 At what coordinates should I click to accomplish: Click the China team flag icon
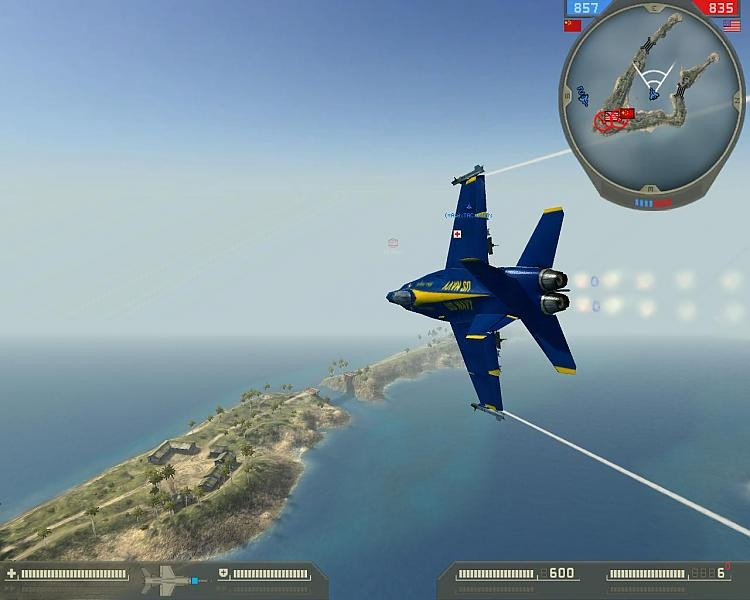click(573, 26)
